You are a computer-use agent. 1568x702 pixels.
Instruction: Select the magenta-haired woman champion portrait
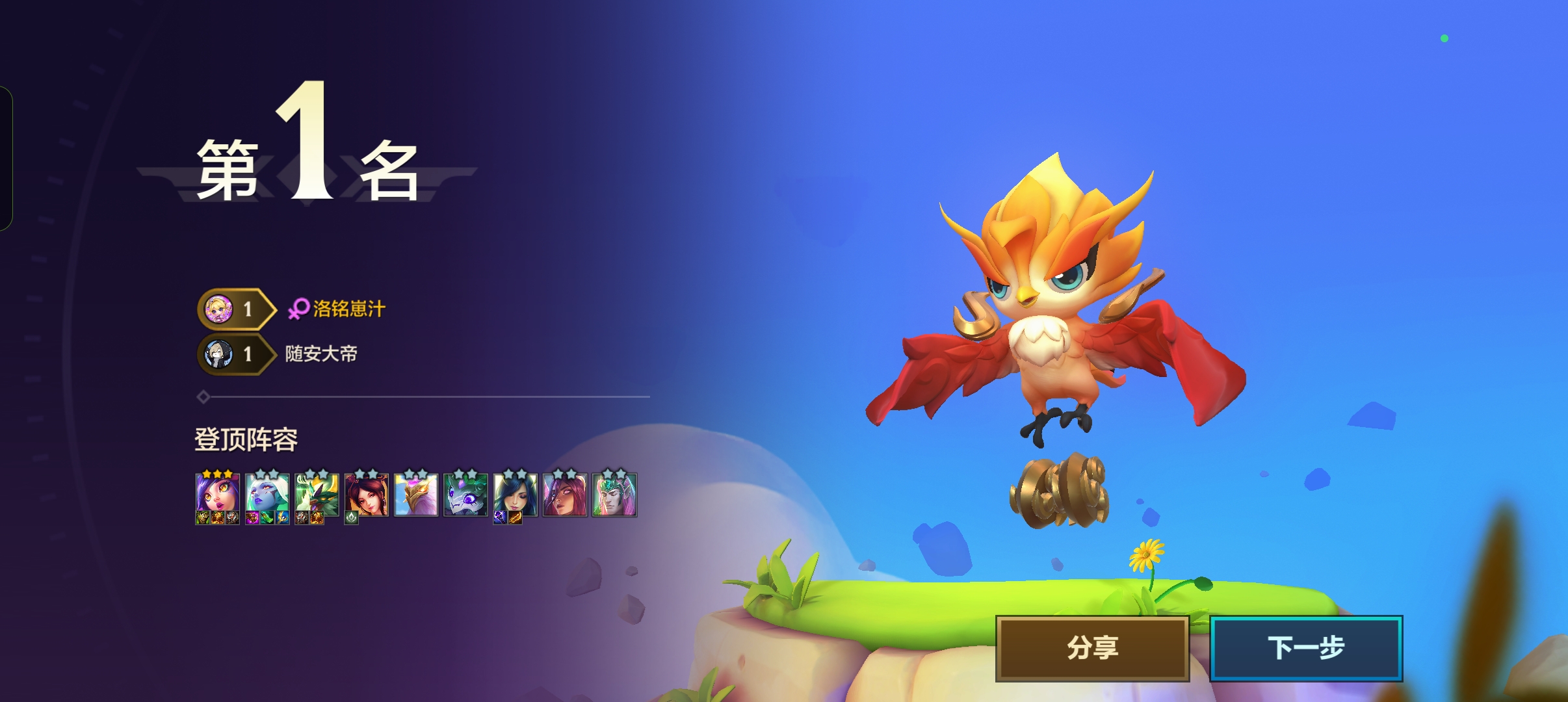click(x=565, y=494)
